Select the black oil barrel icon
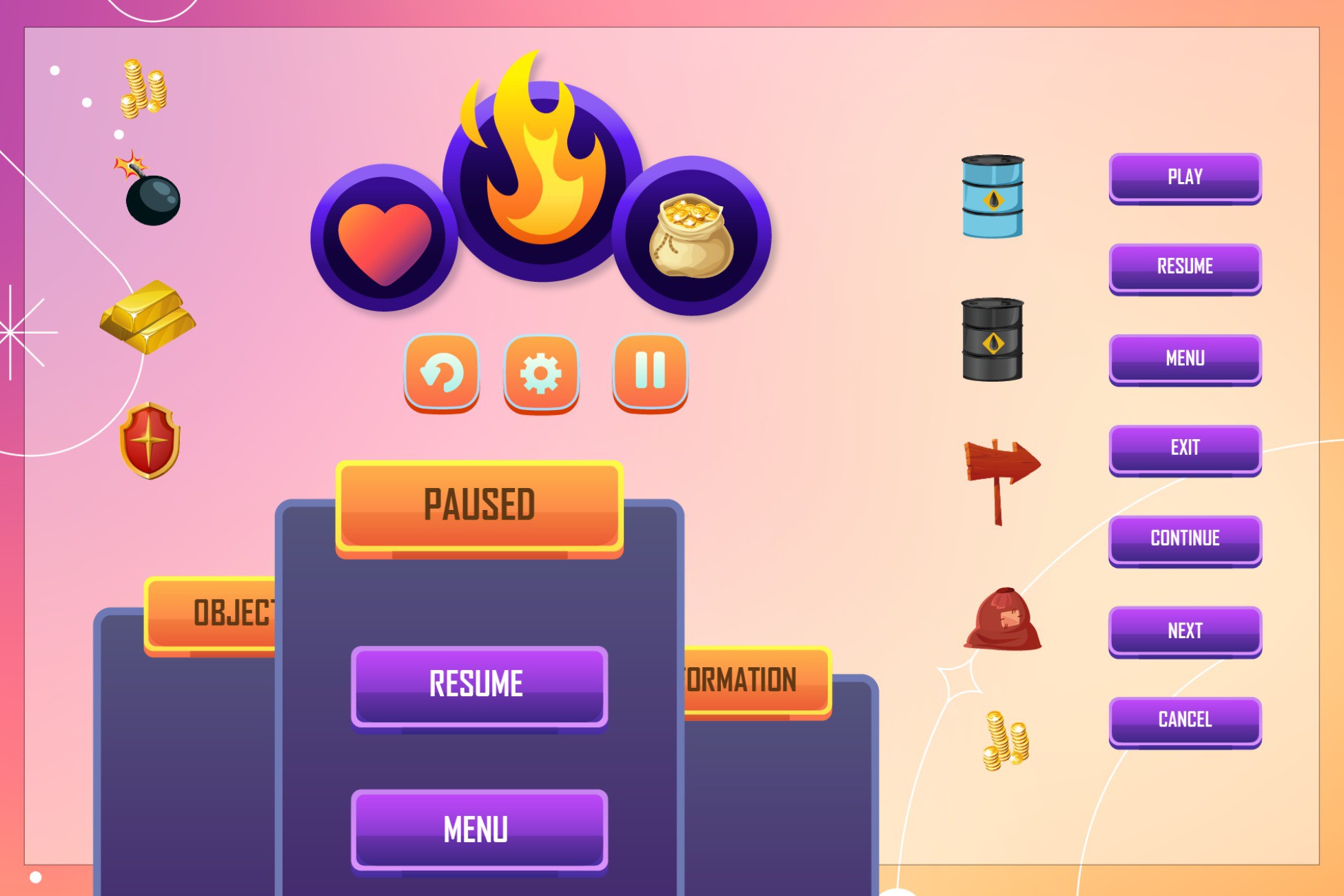1344x896 pixels. 992,338
